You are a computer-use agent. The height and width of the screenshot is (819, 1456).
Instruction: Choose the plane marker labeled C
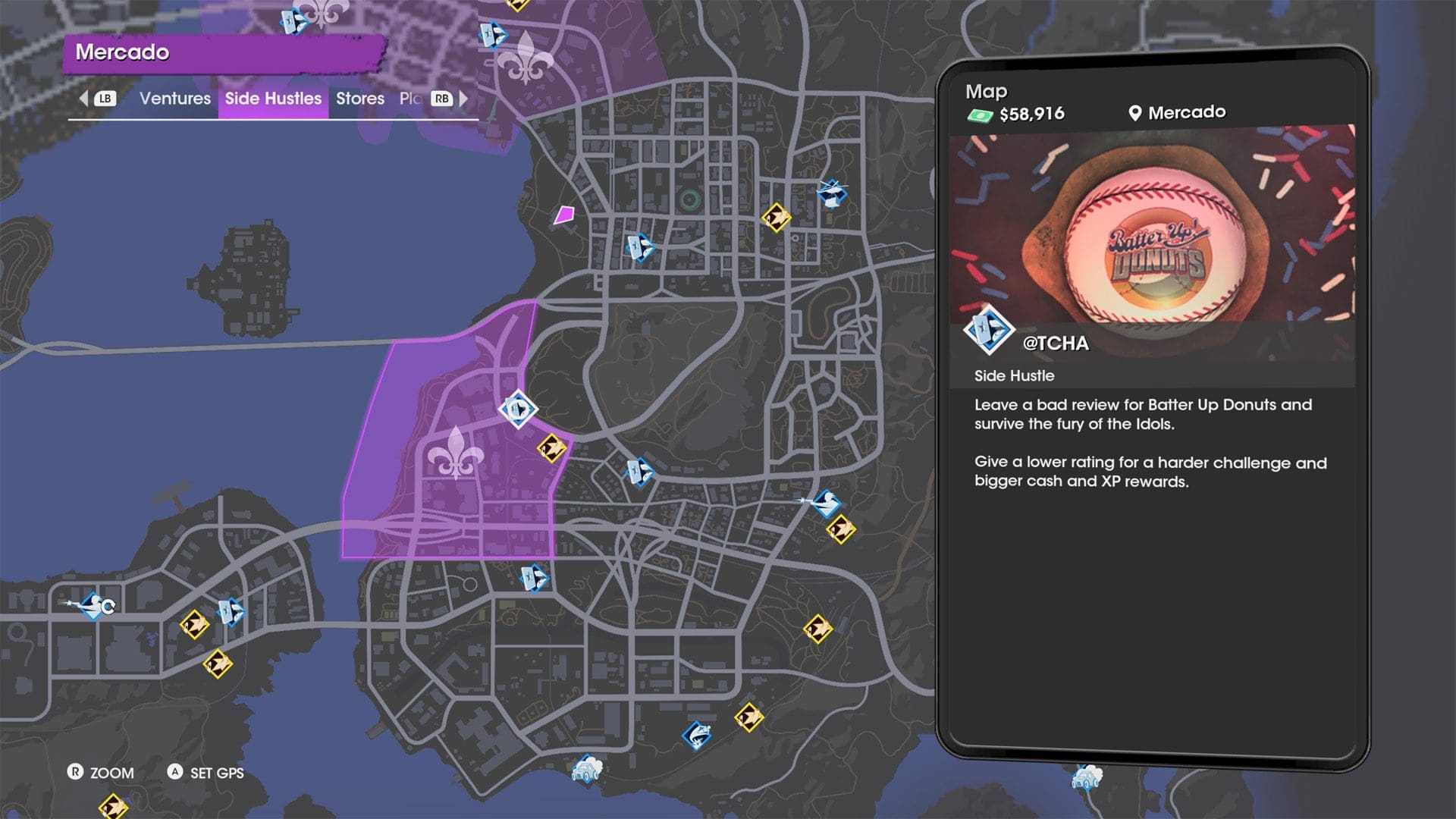[94, 606]
